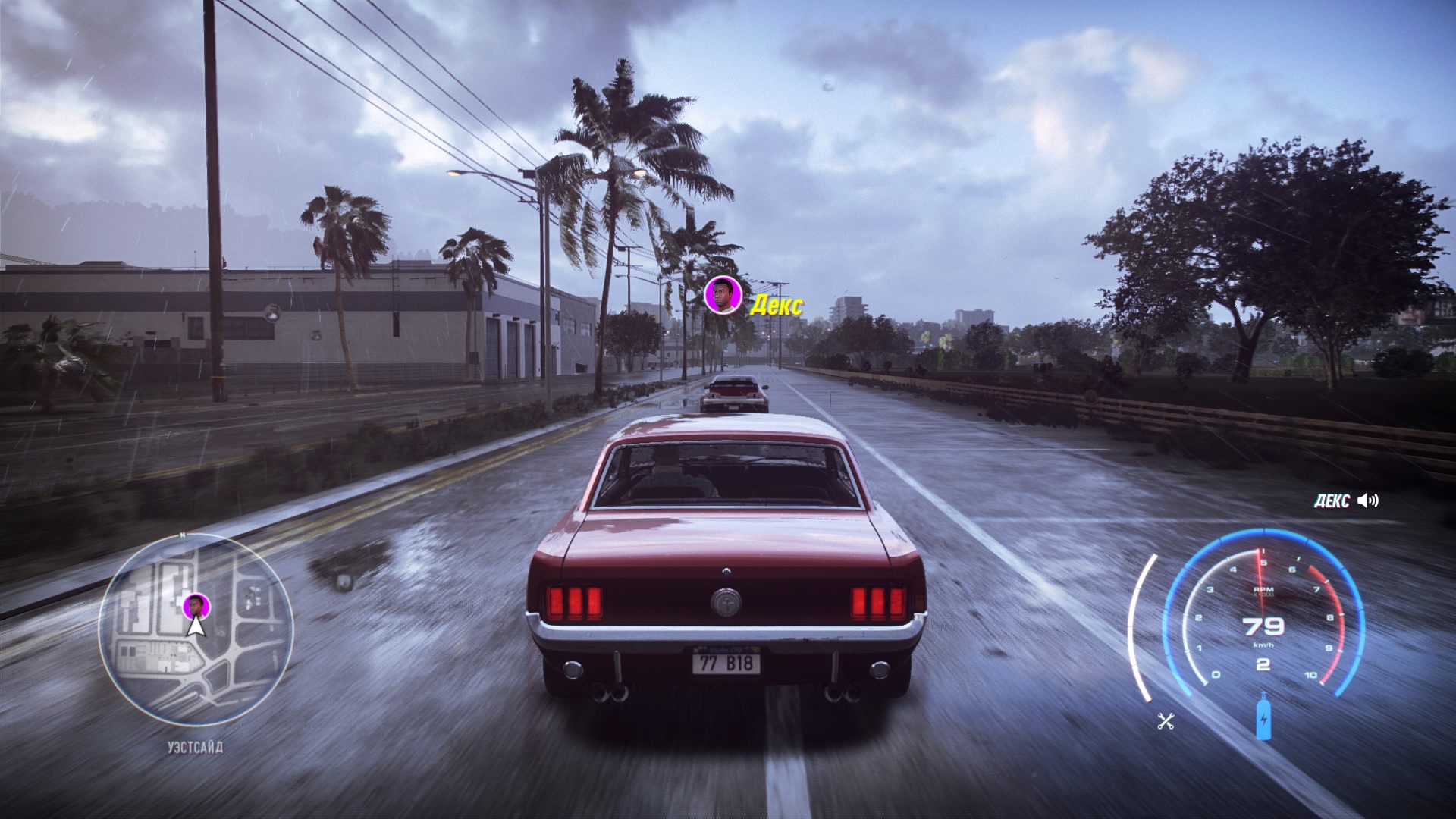Viewport: 1456px width, 819px height.
Task: Mute Декс's voice chat via the speaker icon
Action: pos(1369,500)
